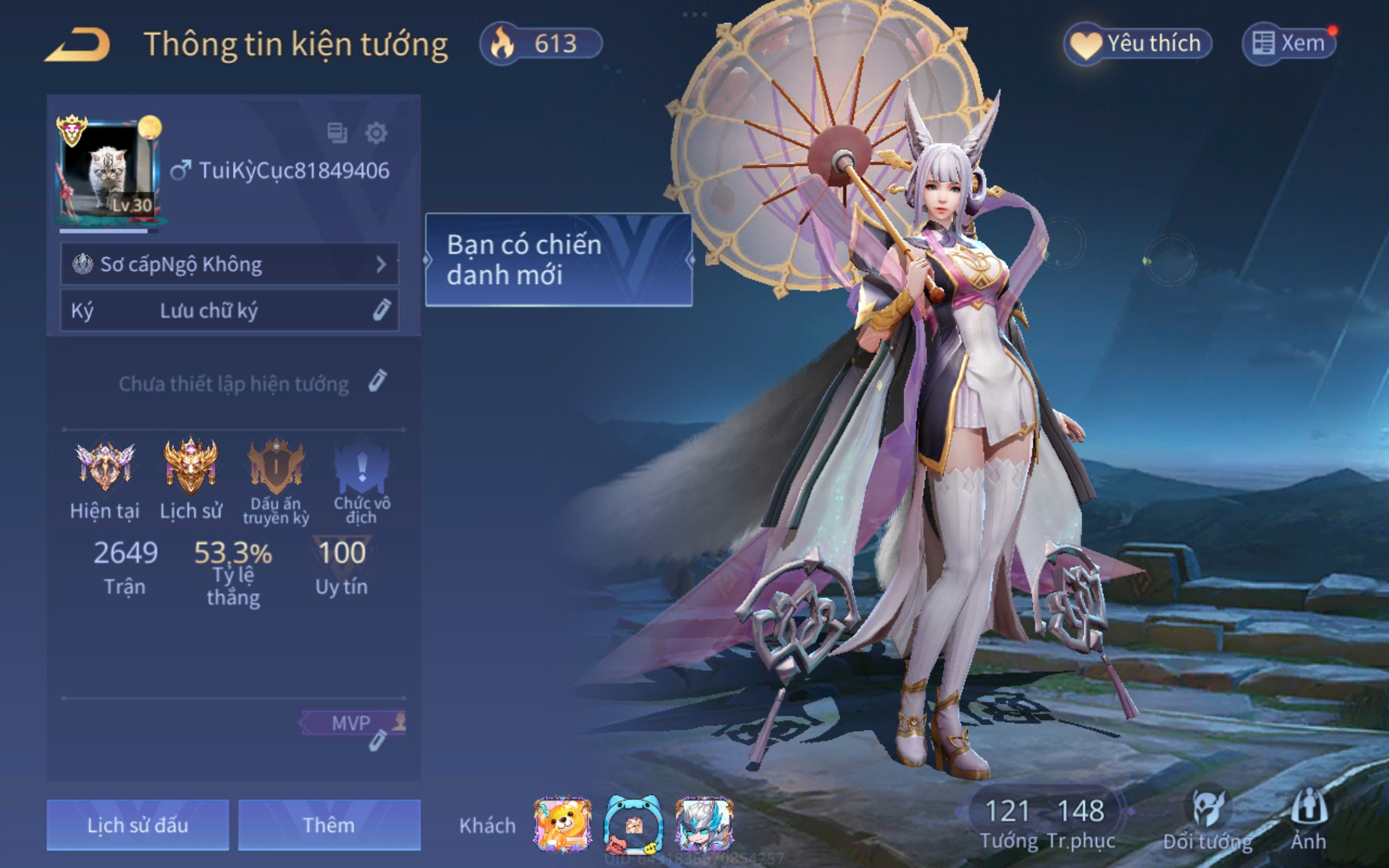Image resolution: width=1389 pixels, height=868 pixels.
Task: Open the Xem view button
Action: click(1289, 43)
